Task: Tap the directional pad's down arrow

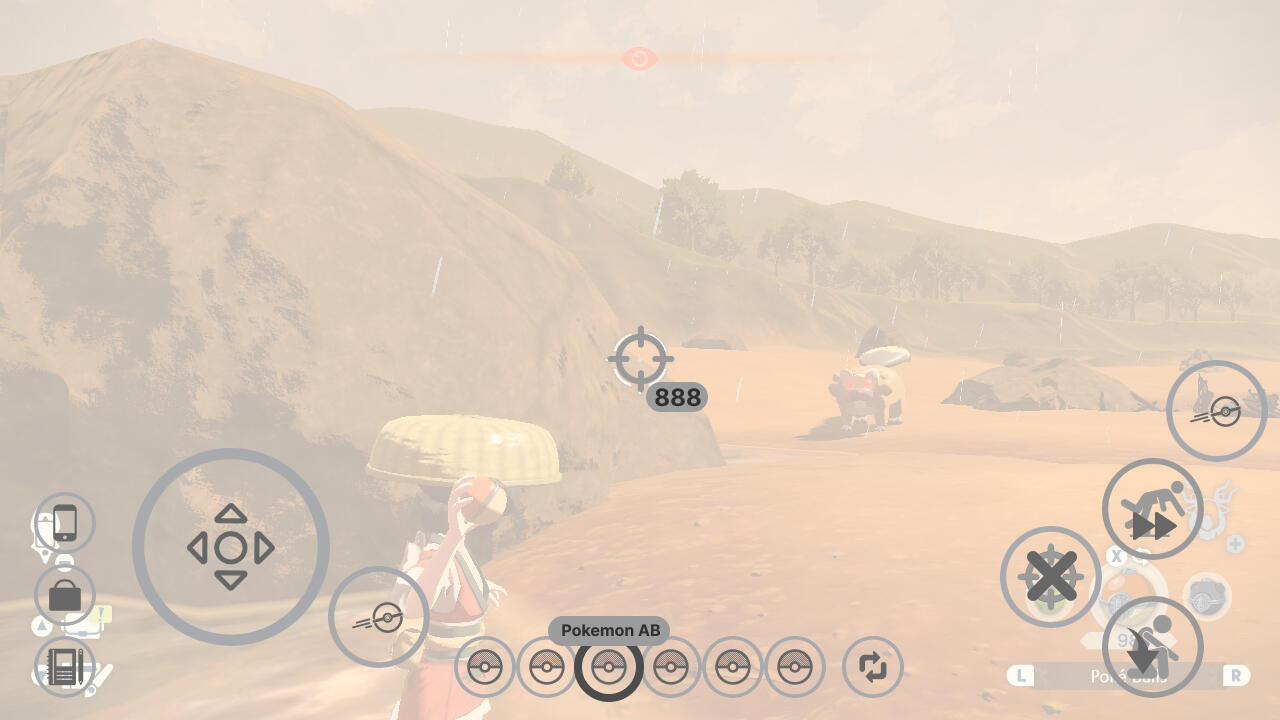Action: pos(231,582)
